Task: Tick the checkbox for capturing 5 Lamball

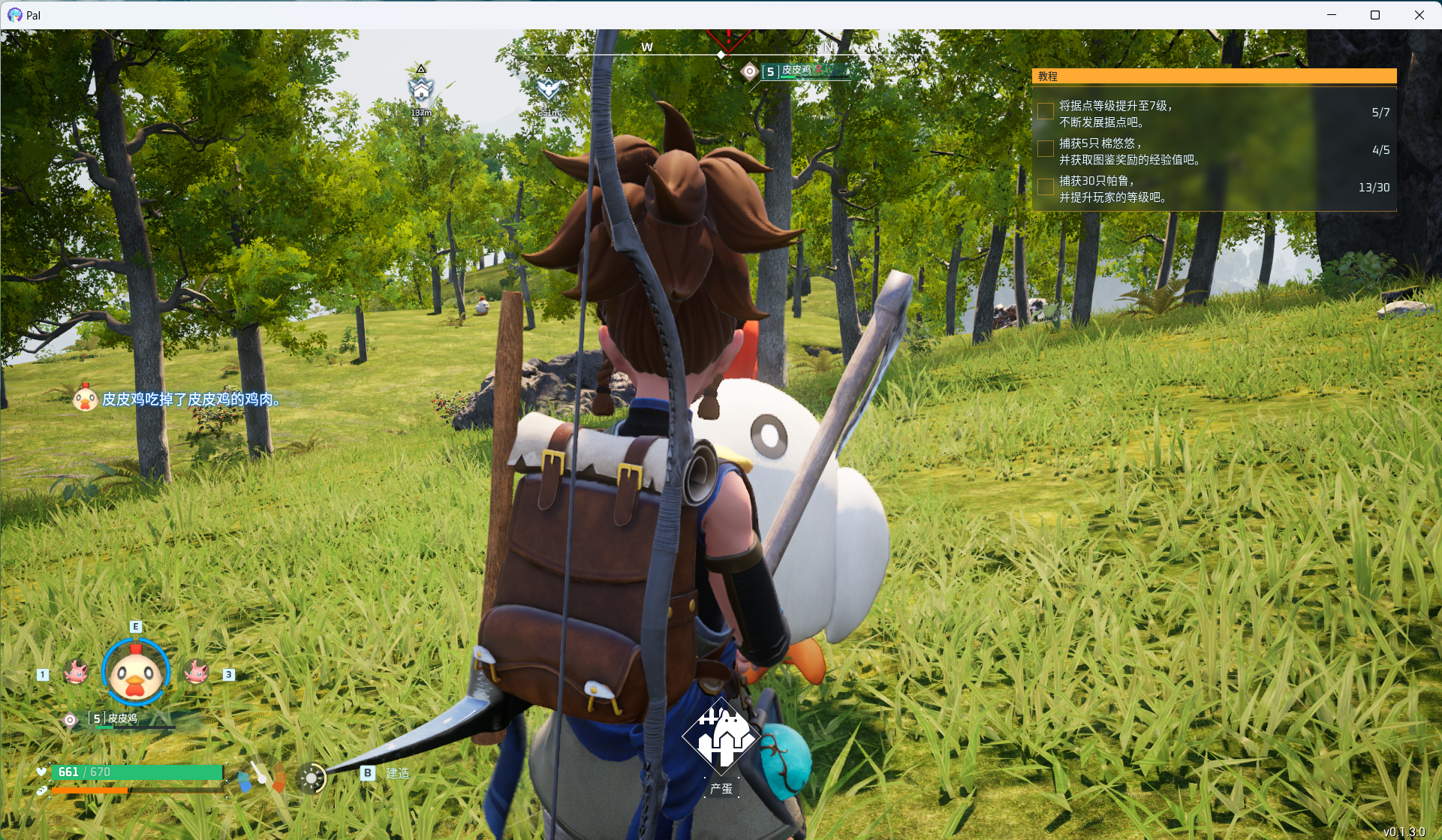Action: tap(1045, 149)
